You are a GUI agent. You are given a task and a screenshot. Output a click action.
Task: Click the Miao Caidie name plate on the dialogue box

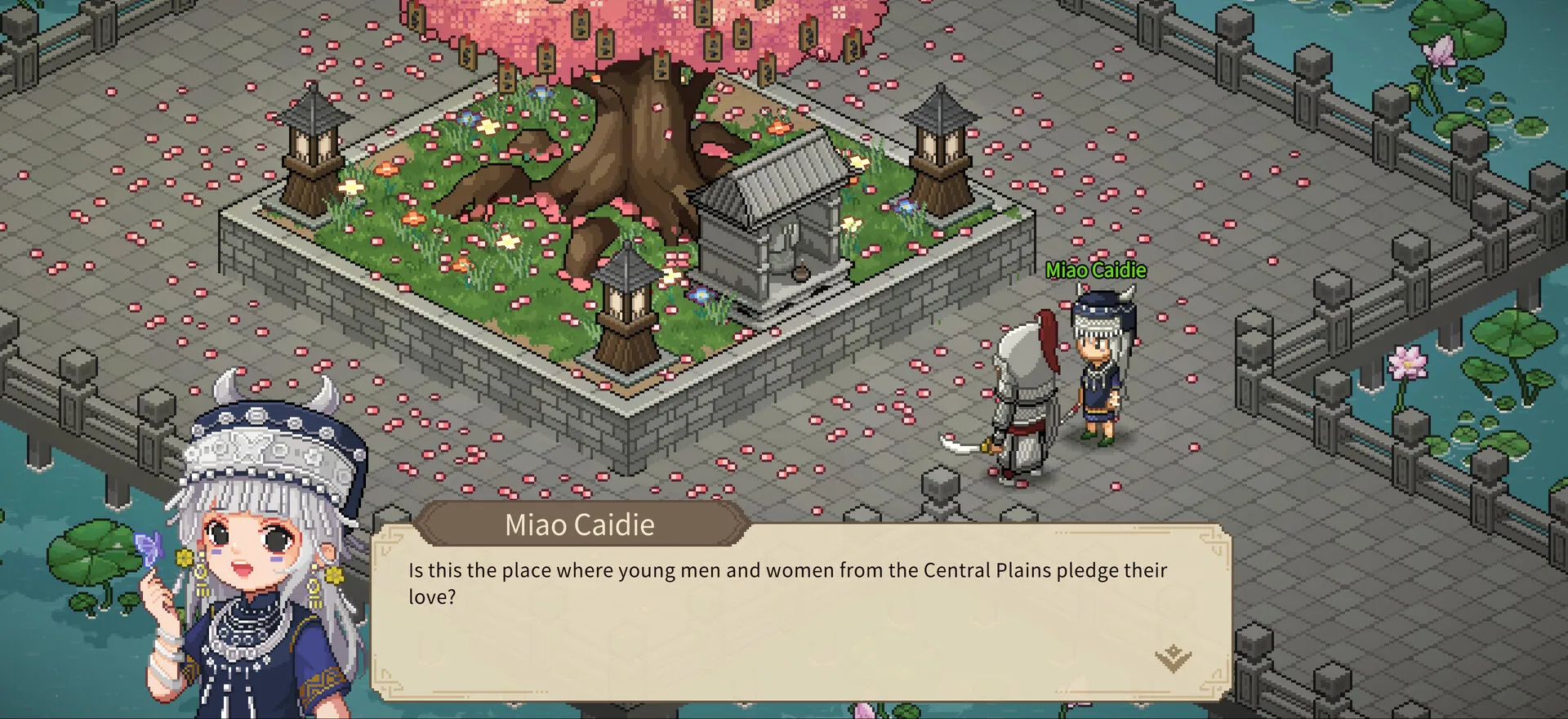(578, 525)
